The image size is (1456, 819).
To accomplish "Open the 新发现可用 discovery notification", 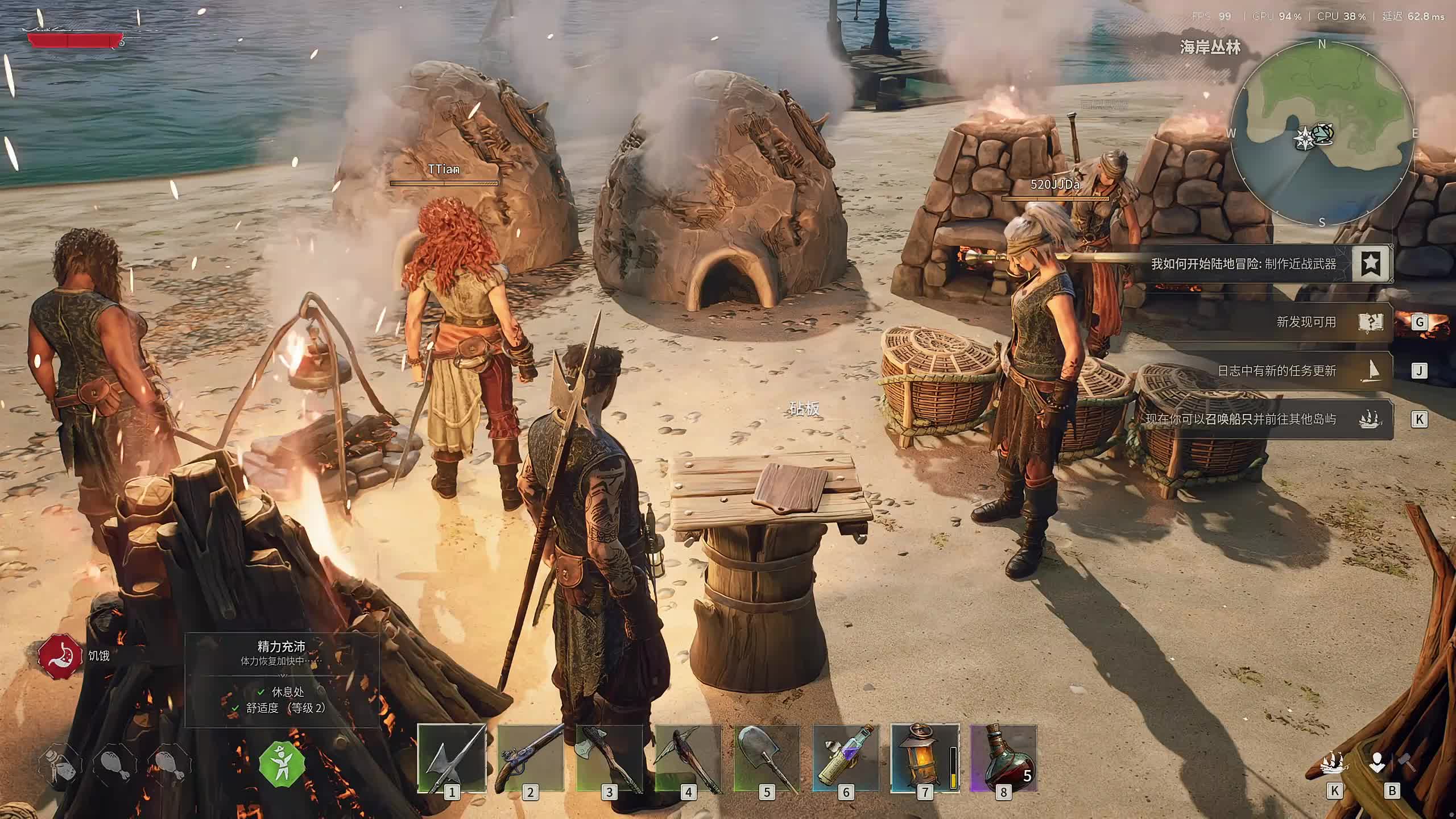I will pos(1306,322).
